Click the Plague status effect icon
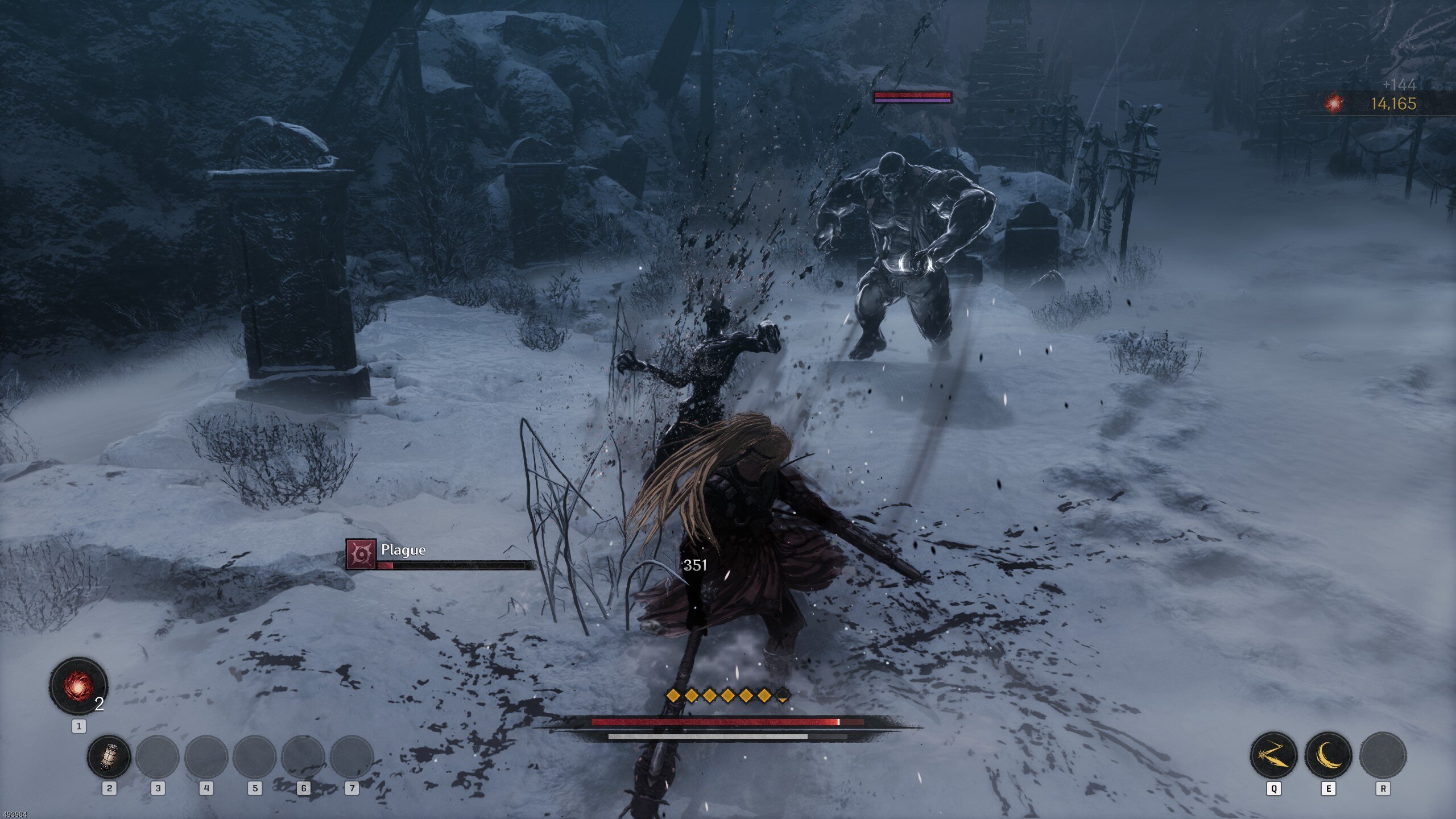The height and width of the screenshot is (819, 1456). (361, 554)
